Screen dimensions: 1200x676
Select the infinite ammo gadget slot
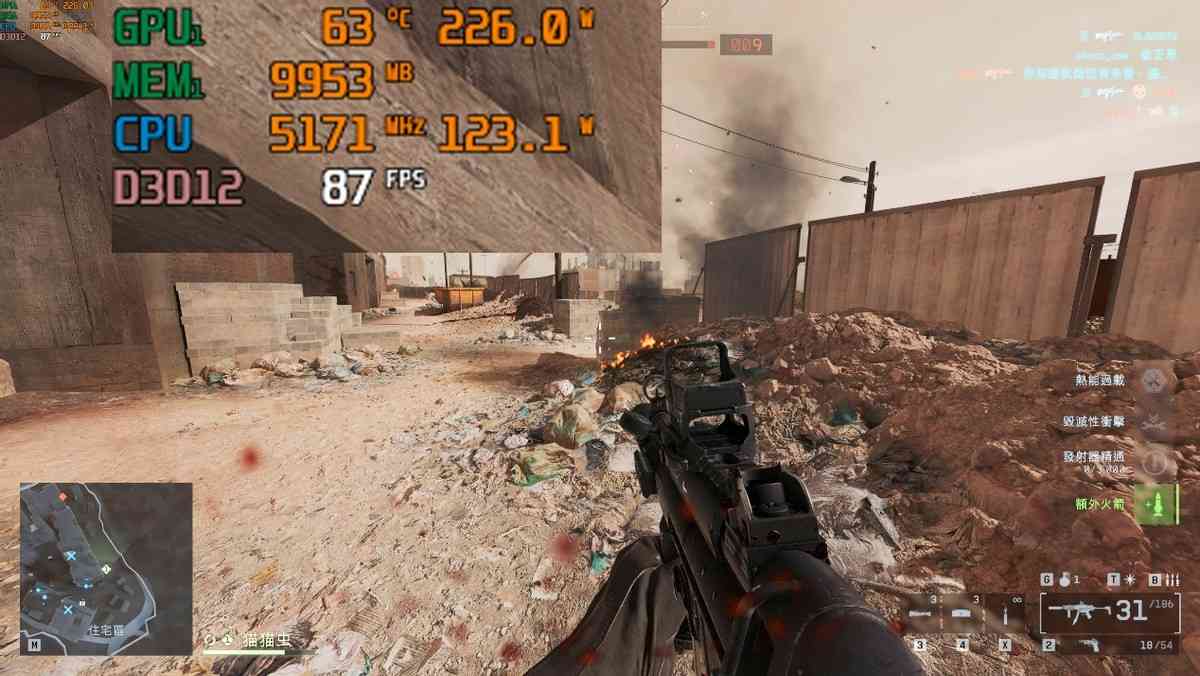coord(1004,613)
